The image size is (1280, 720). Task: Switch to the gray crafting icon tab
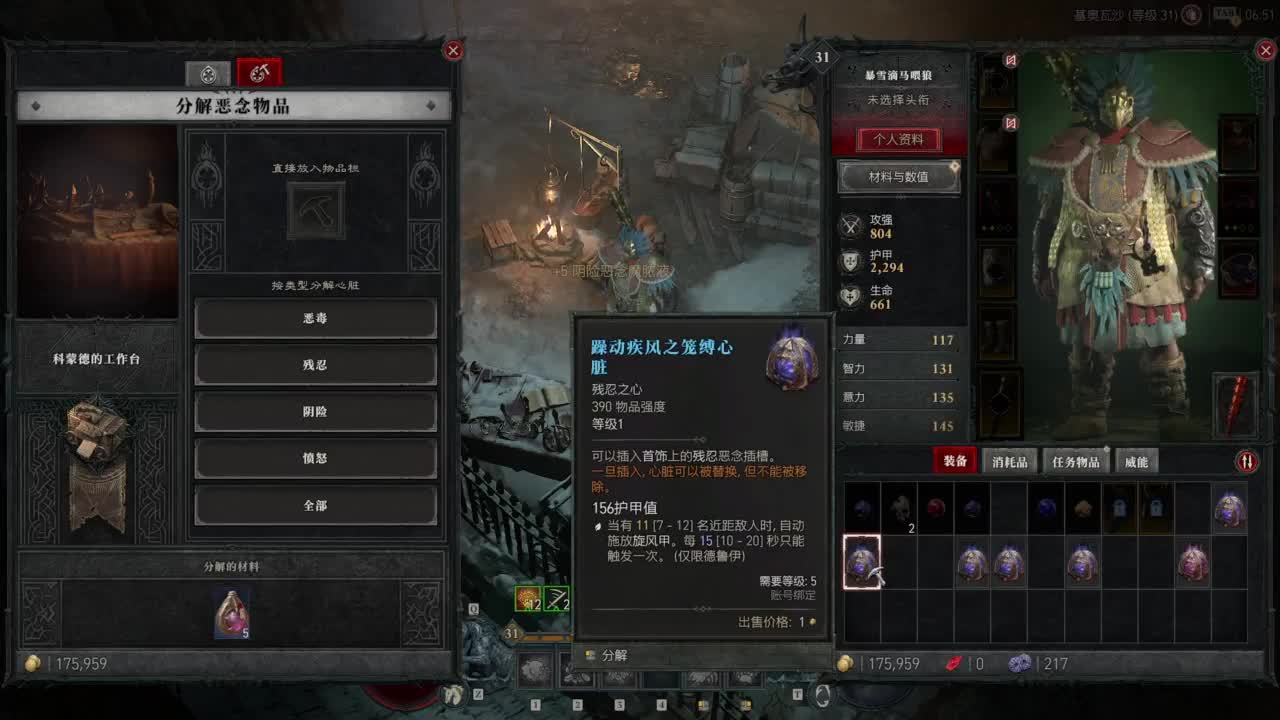(x=208, y=71)
